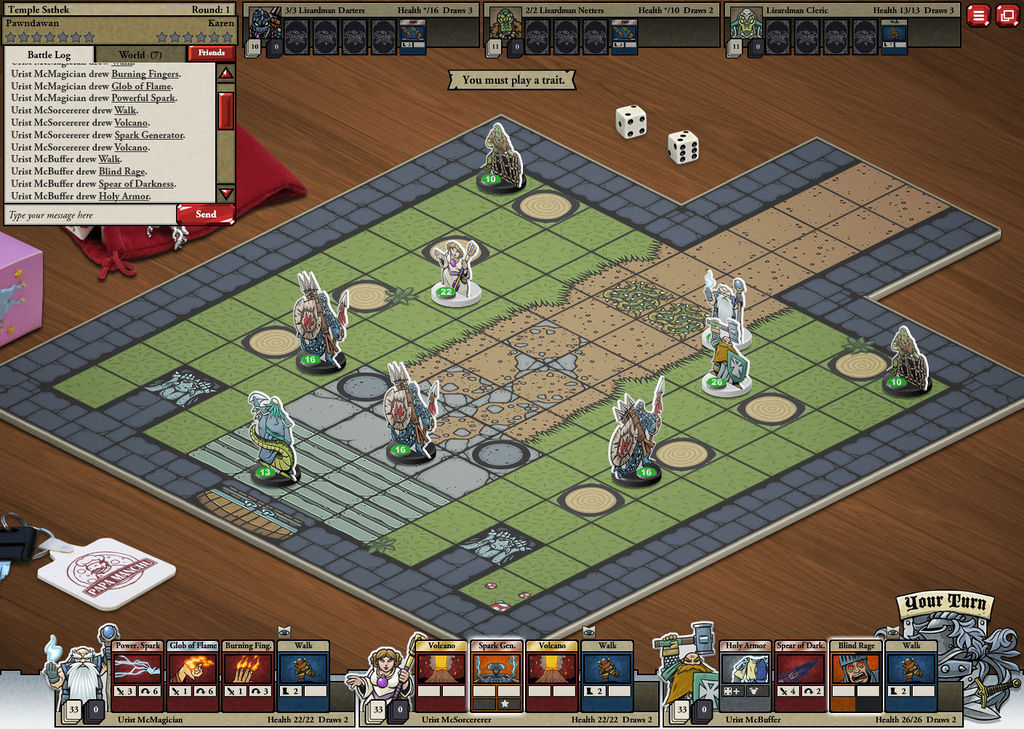
Task: Click the battle log scroll-down arrow
Action: (x=226, y=193)
